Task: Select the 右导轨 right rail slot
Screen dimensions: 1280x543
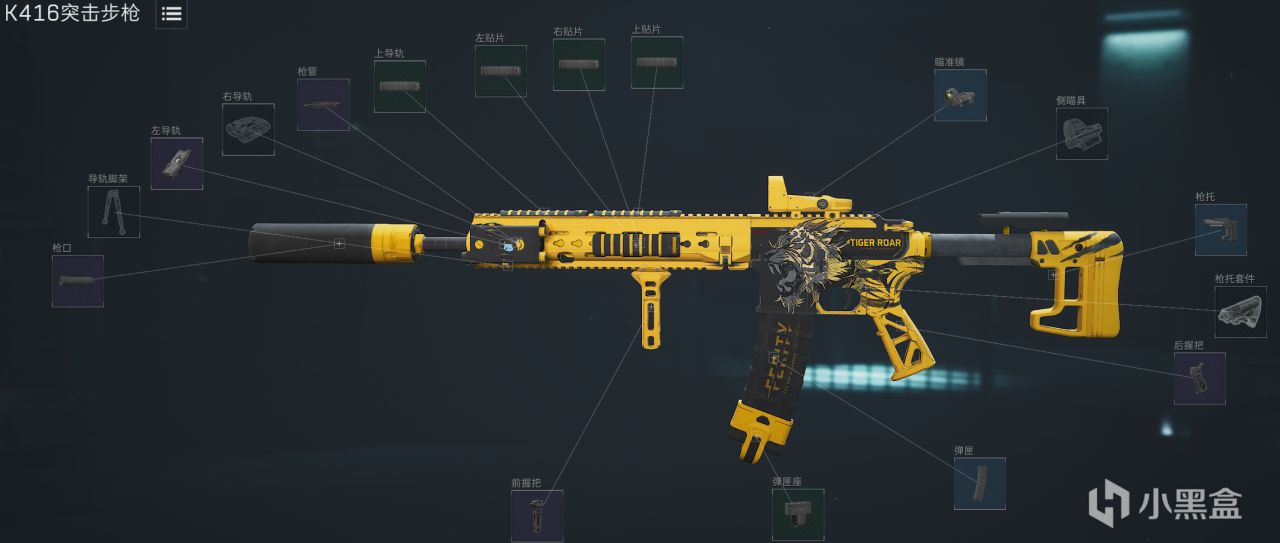Action: click(x=248, y=129)
